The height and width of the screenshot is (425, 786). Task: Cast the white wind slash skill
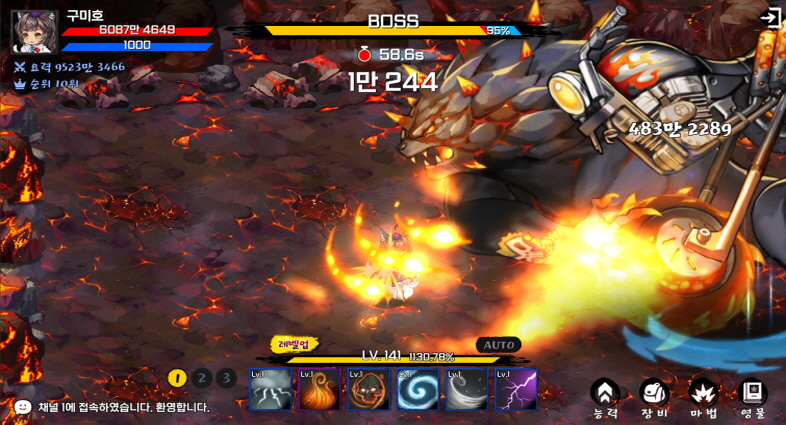(x=466, y=389)
